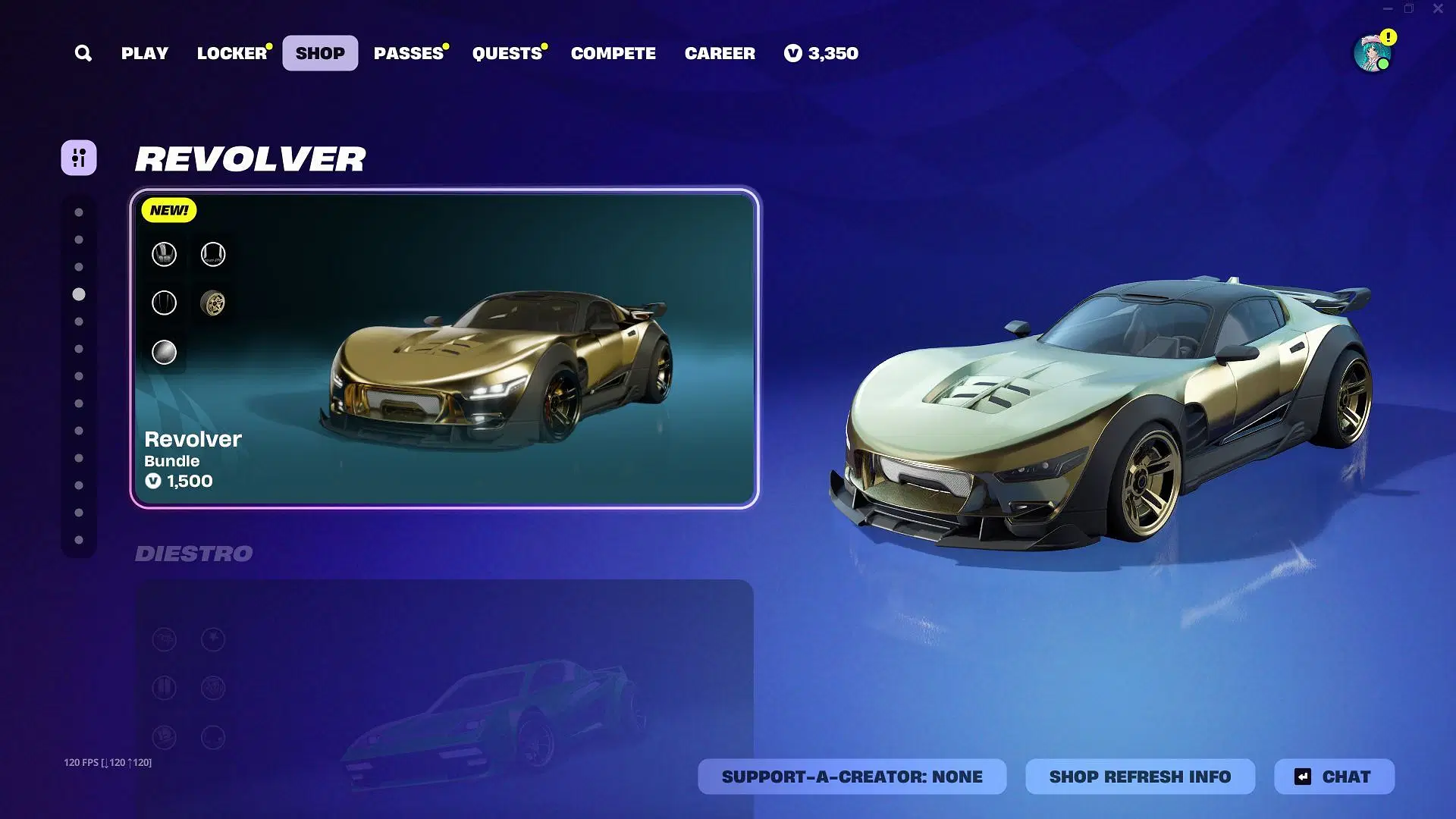Click the V-Bucks currency icon
This screenshot has height=819, width=1456.
click(792, 53)
